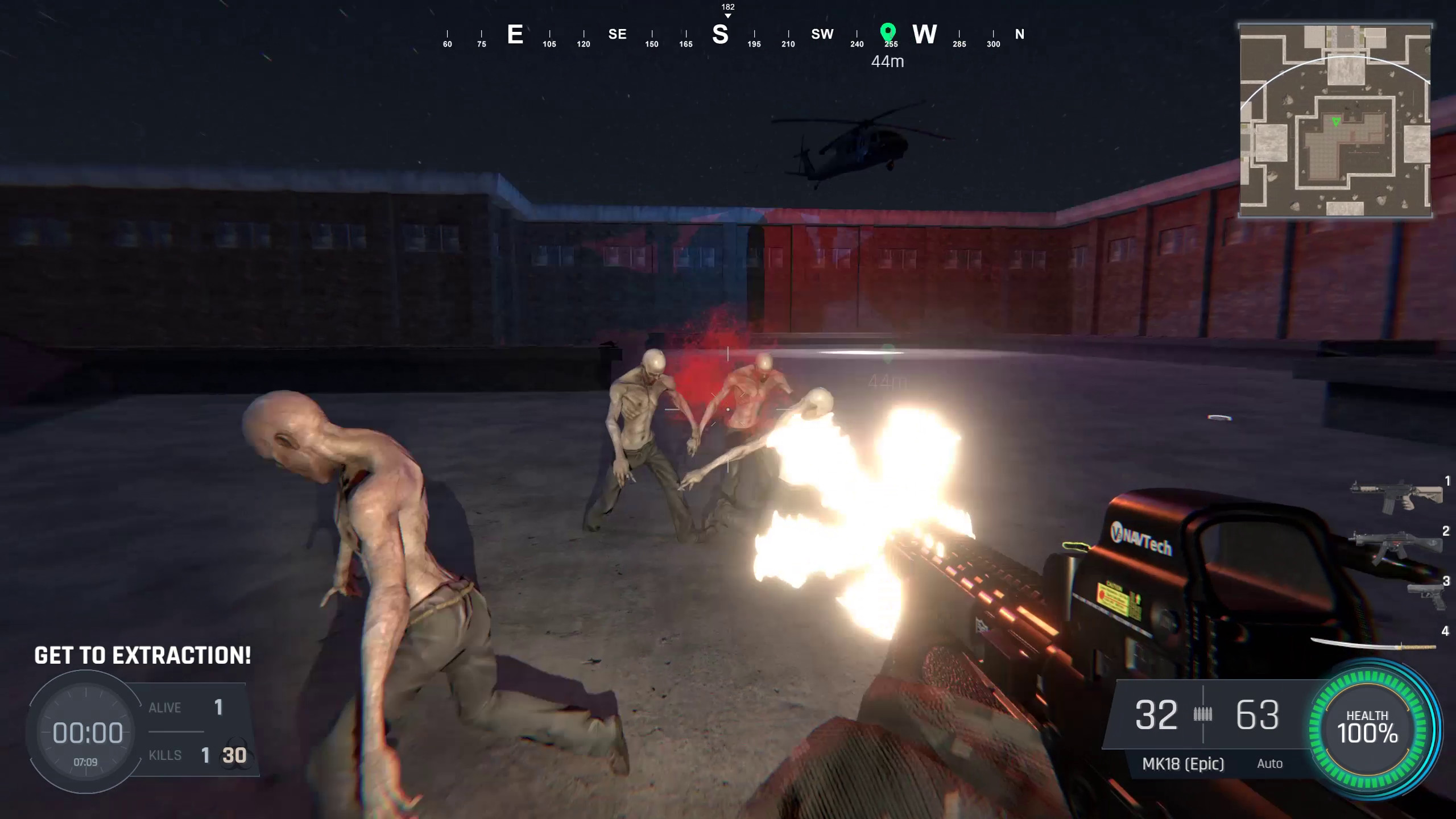
Task: Expand the ALIVE counter panel
Action: 188,707
